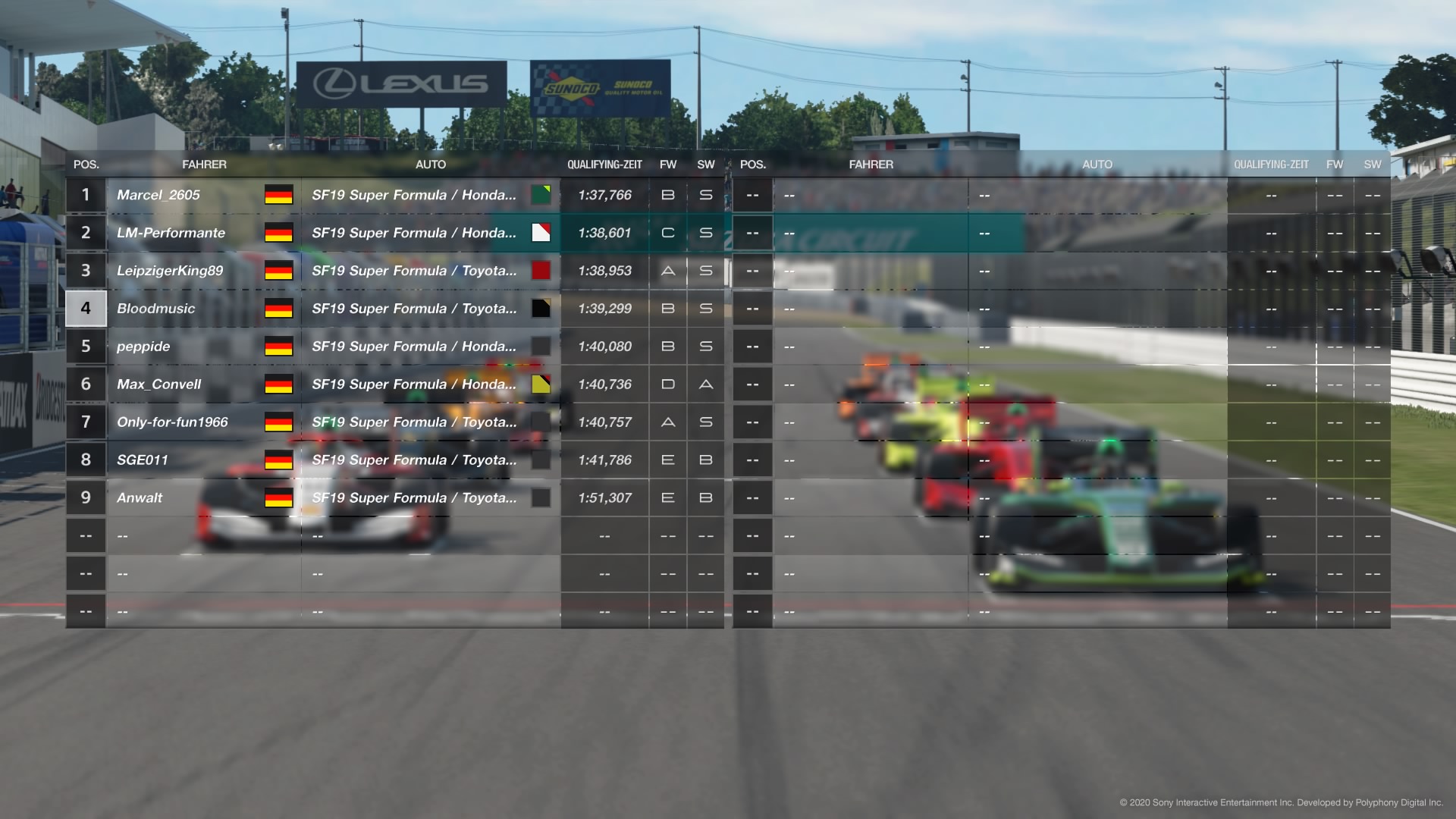This screenshot has width=1456, height=819.
Task: Select LM-Performante's red-white livery icon
Action: (541, 233)
